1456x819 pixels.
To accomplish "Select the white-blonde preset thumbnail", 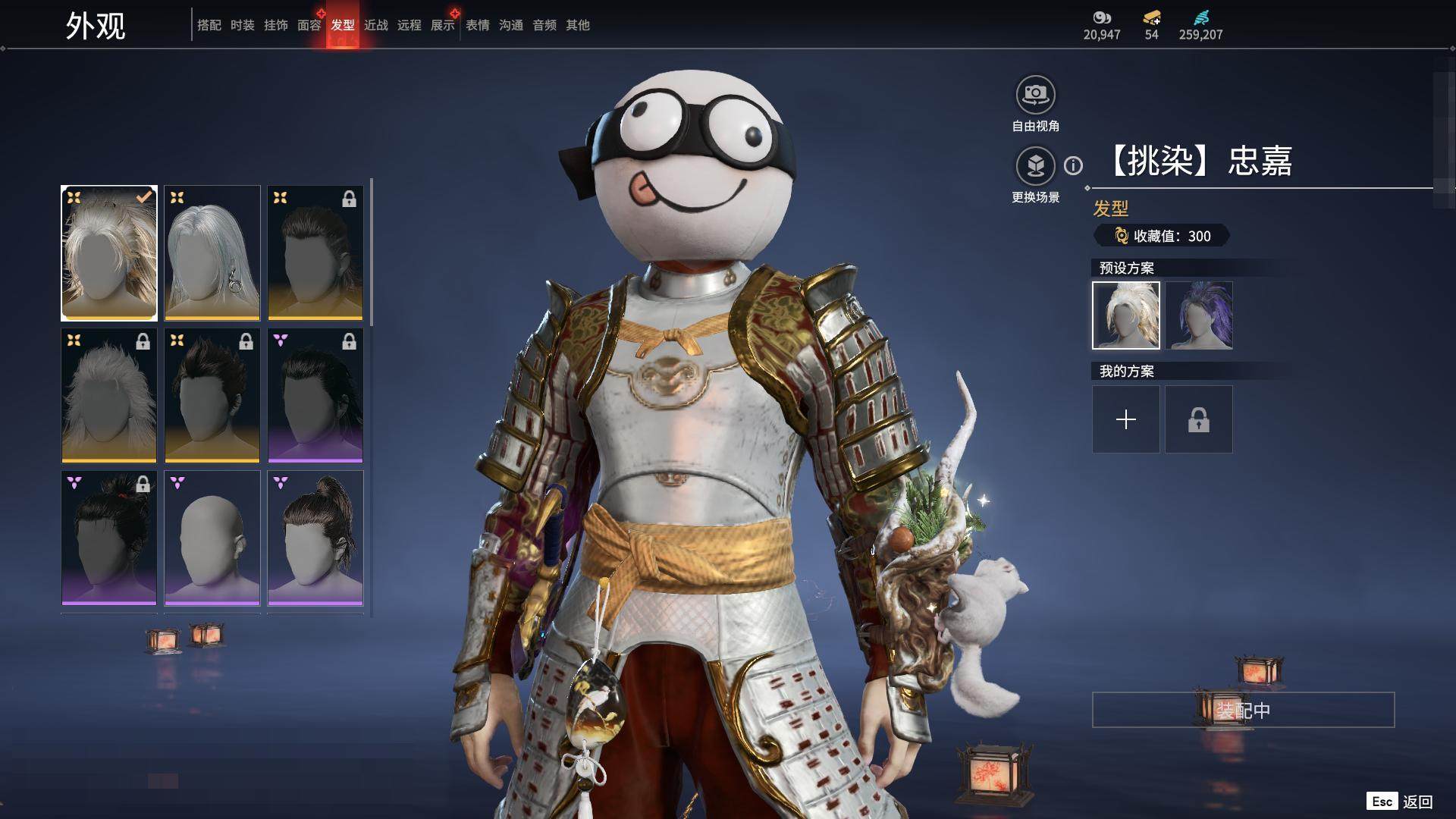I will (x=1126, y=315).
